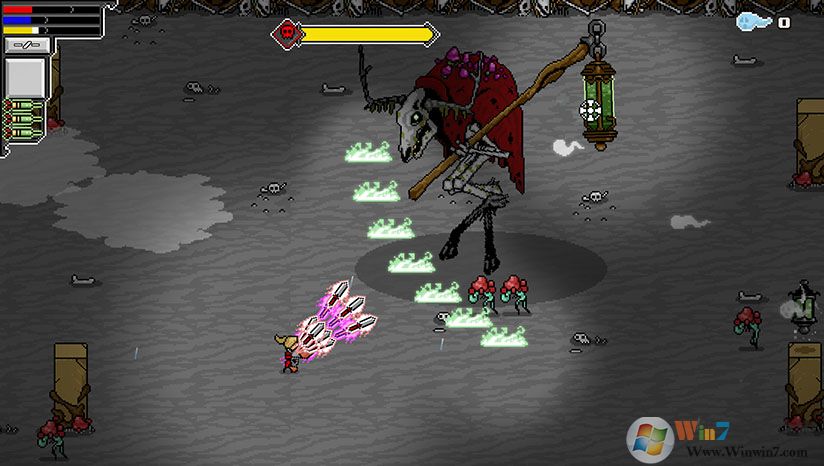Image resolution: width=824 pixels, height=466 pixels.
Task: Click the red boss skull emblem
Action: [287, 34]
